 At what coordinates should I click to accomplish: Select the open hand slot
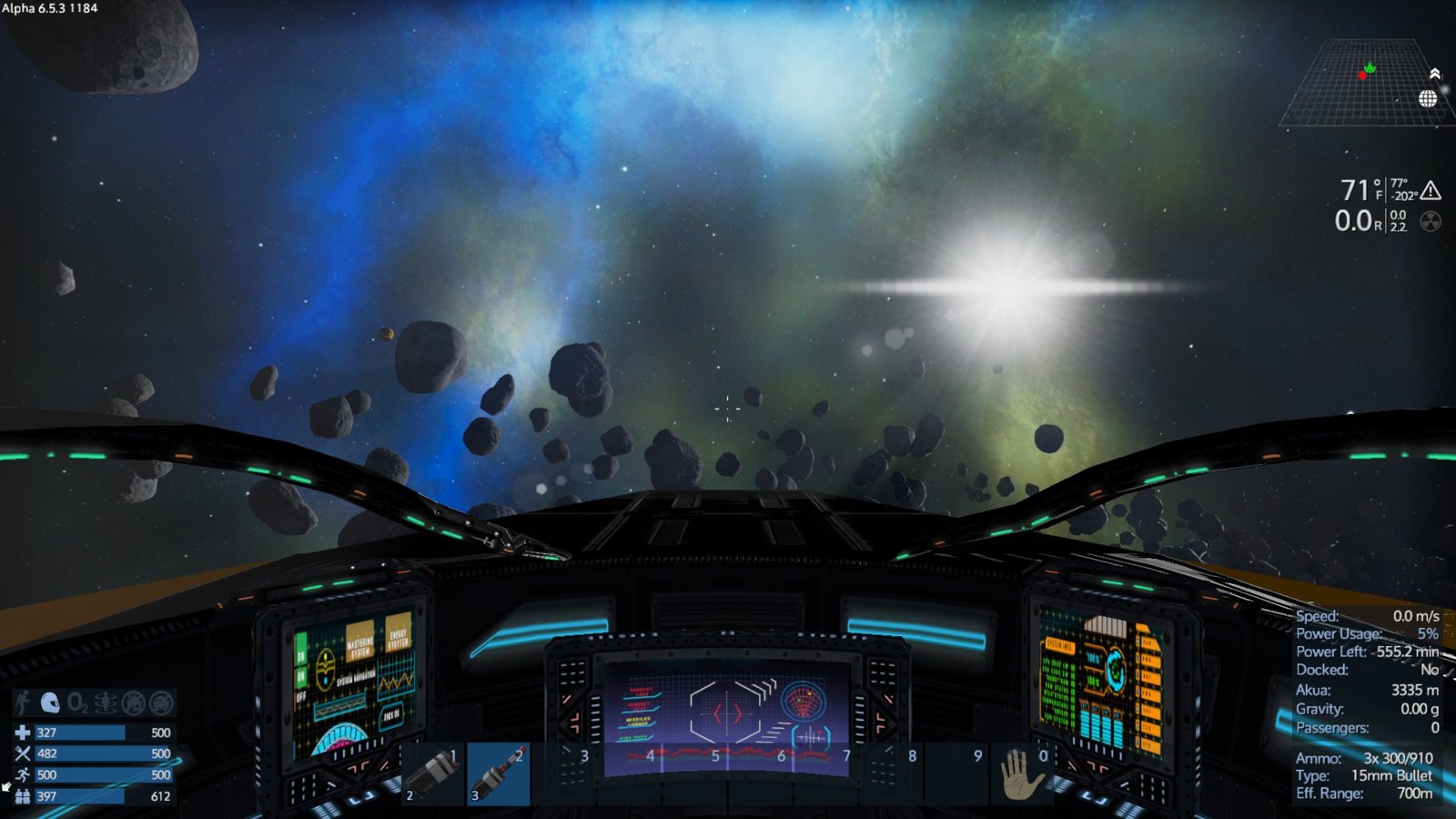pyautogui.click(x=1019, y=775)
